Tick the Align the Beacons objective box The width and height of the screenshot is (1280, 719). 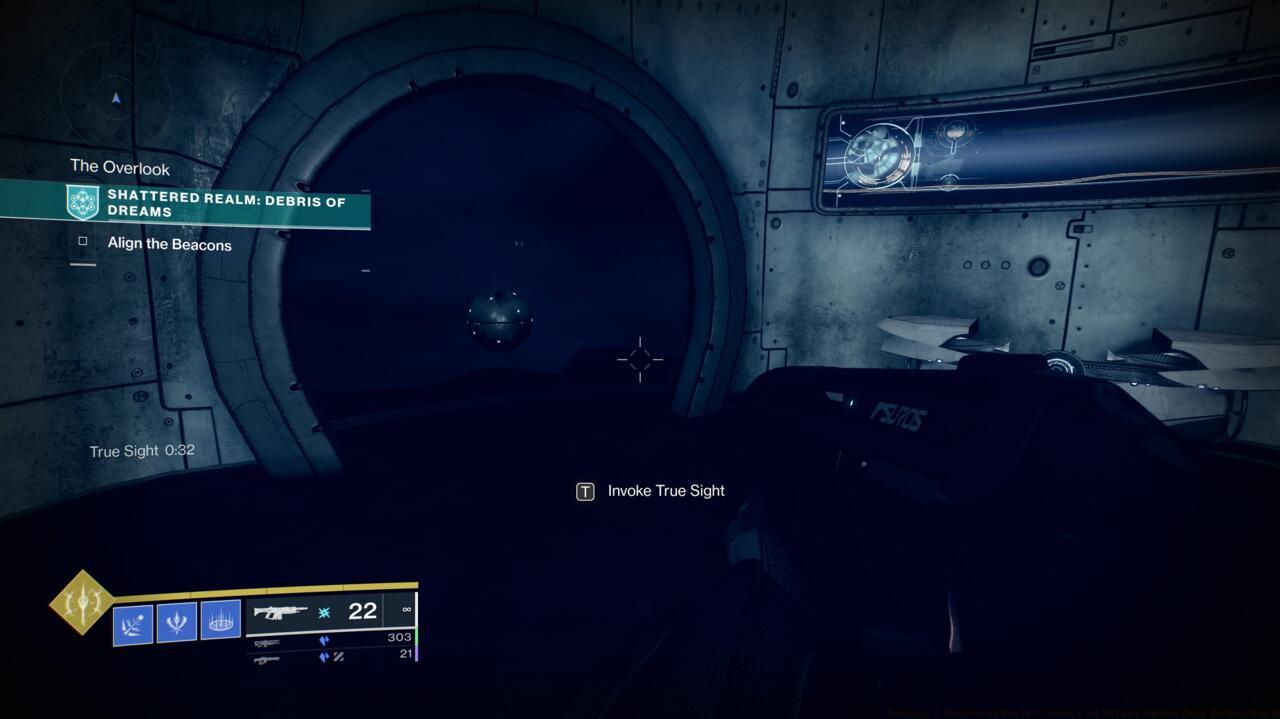click(83, 241)
